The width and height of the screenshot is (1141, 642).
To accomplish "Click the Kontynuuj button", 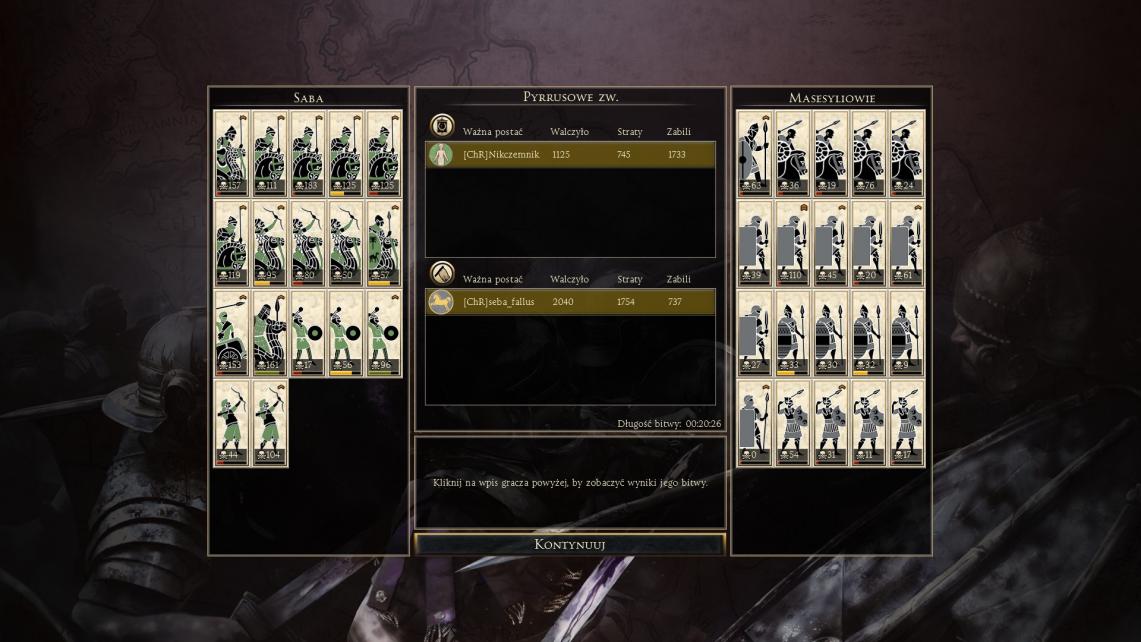I will coord(570,545).
